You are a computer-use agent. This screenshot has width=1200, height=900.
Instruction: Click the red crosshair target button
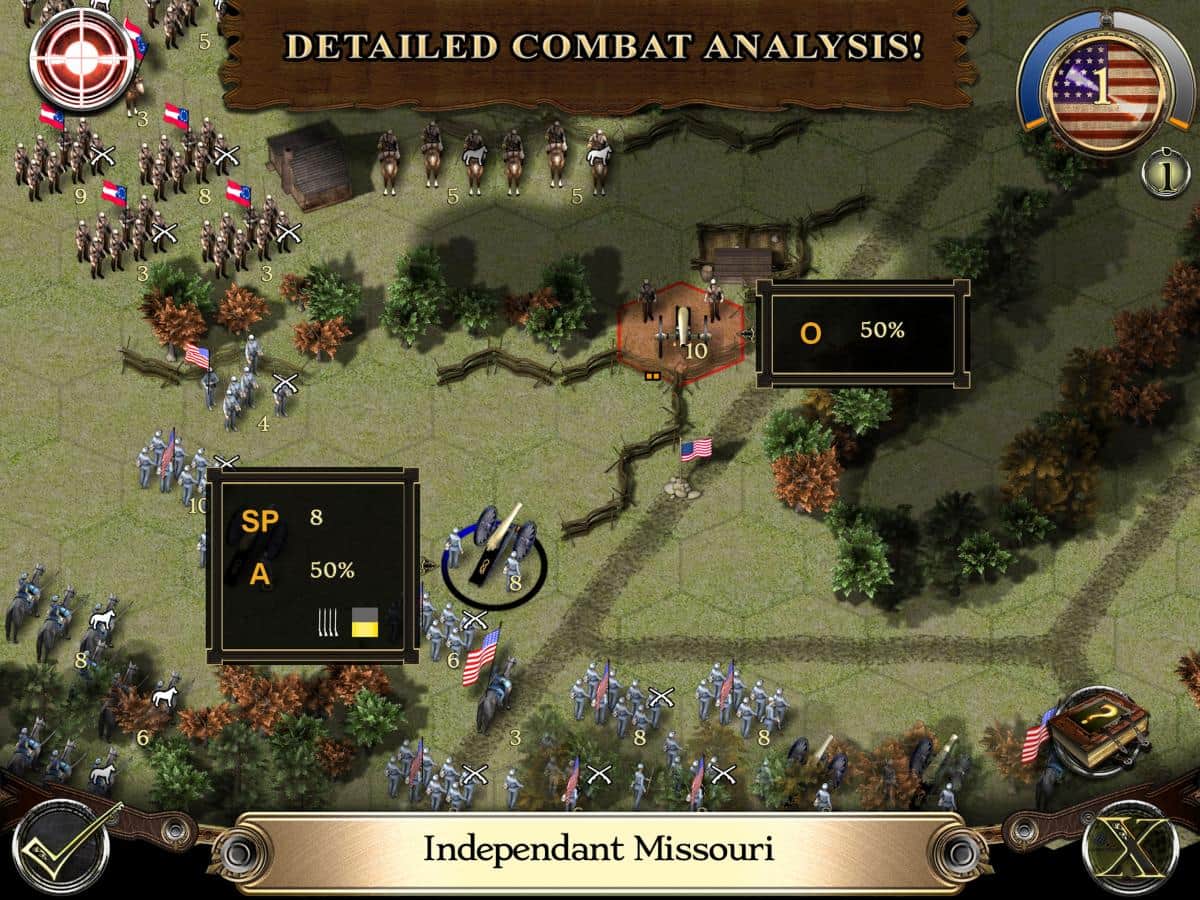(82, 60)
